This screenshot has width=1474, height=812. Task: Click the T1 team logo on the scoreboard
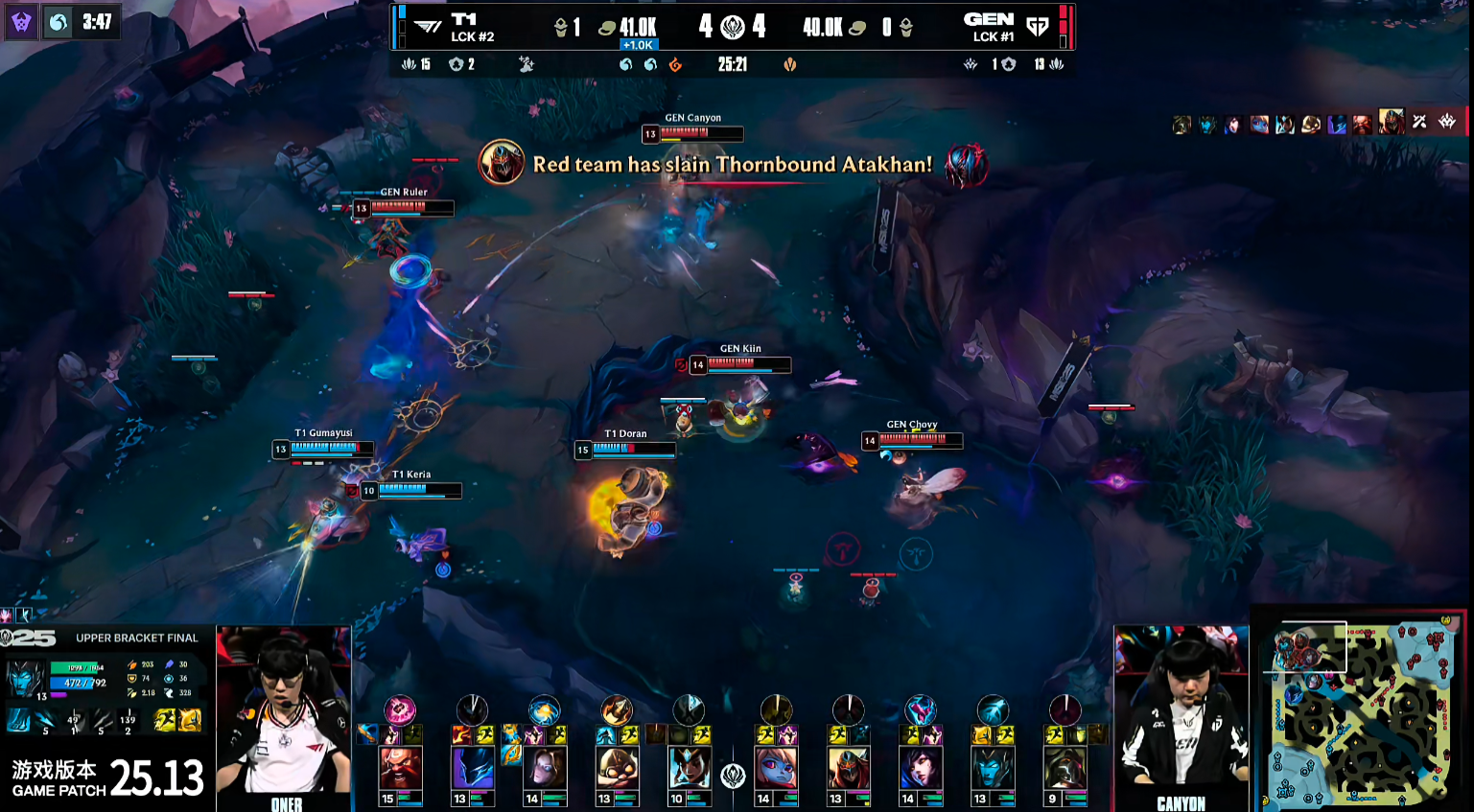[428, 27]
